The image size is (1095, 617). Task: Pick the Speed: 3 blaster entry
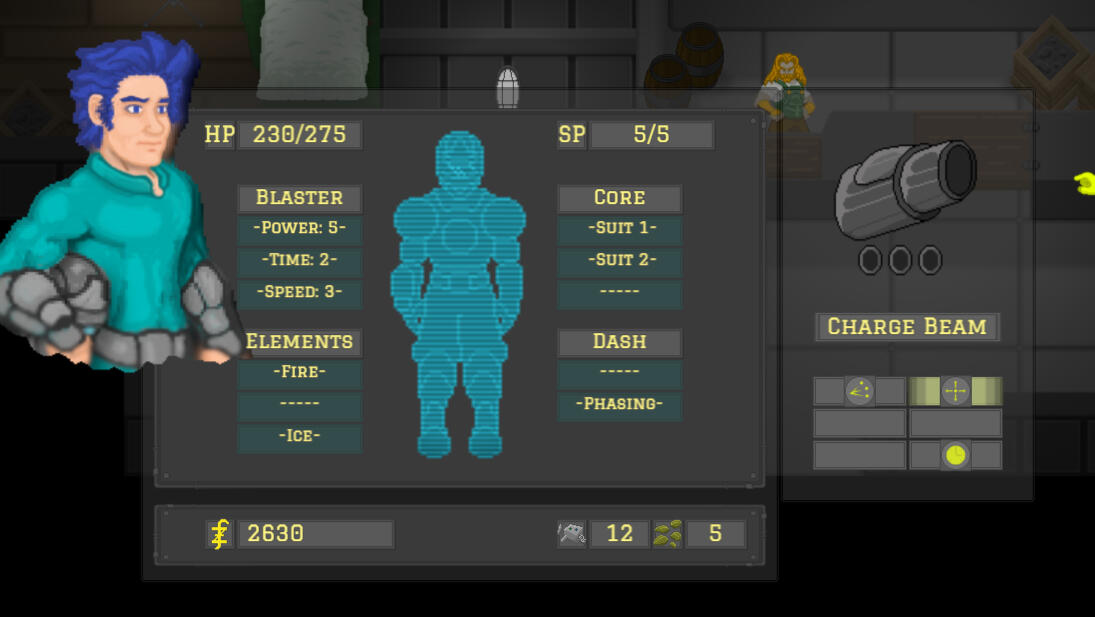[x=299, y=293]
